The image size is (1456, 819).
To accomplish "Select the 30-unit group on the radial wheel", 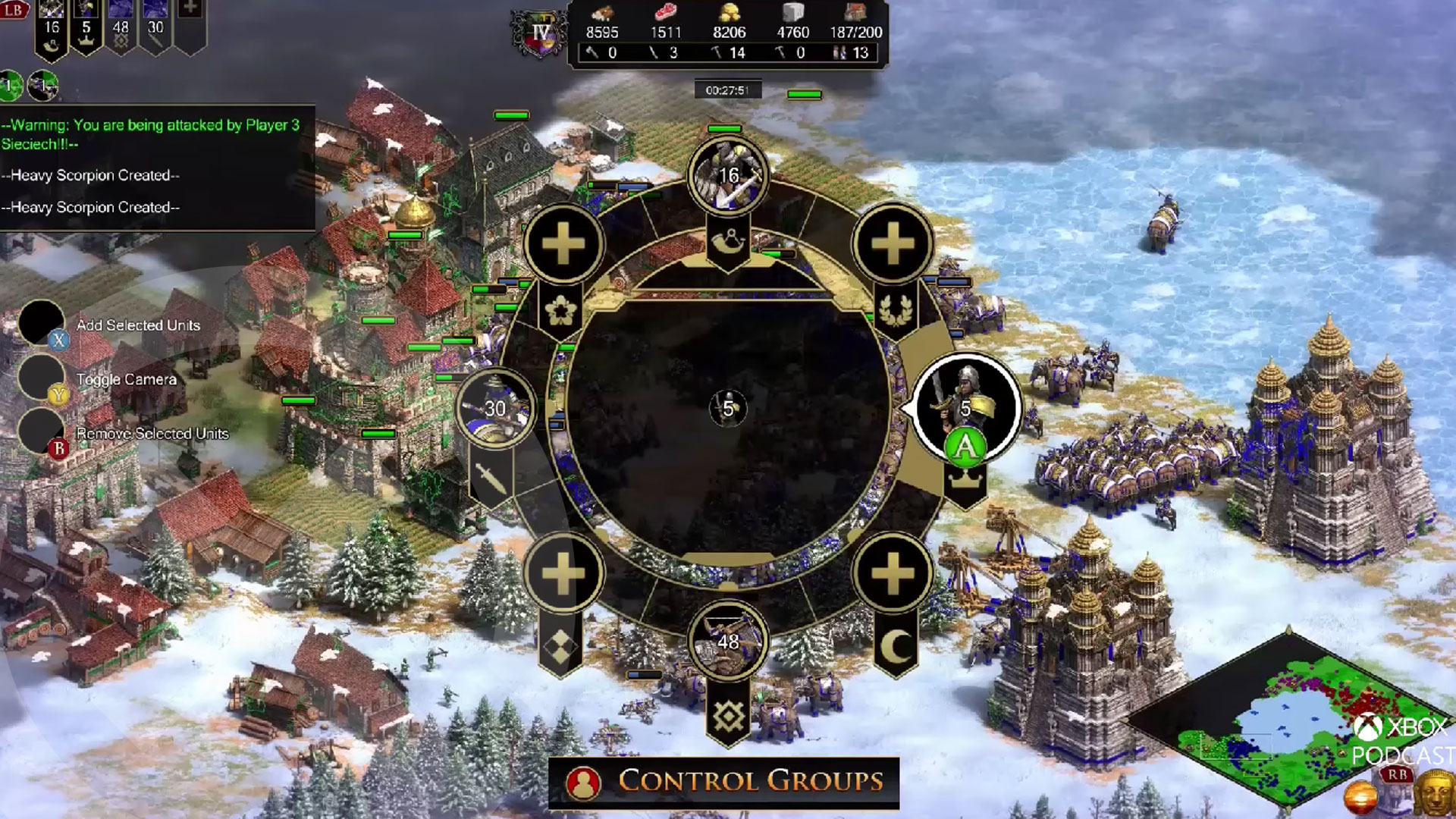I will pos(496,409).
